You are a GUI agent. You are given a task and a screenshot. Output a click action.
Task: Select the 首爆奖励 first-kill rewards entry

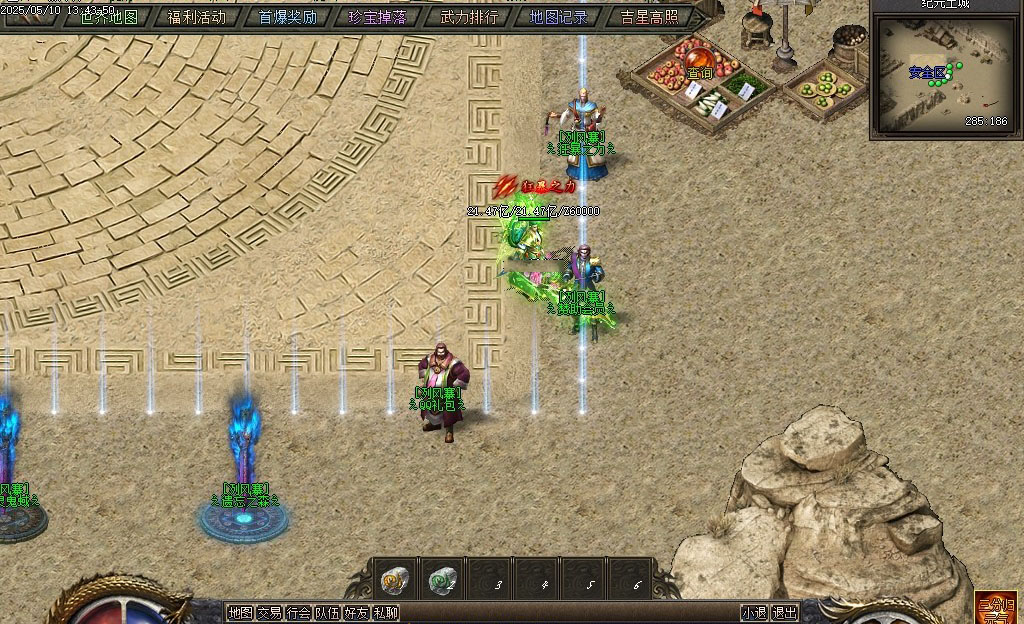pos(288,17)
